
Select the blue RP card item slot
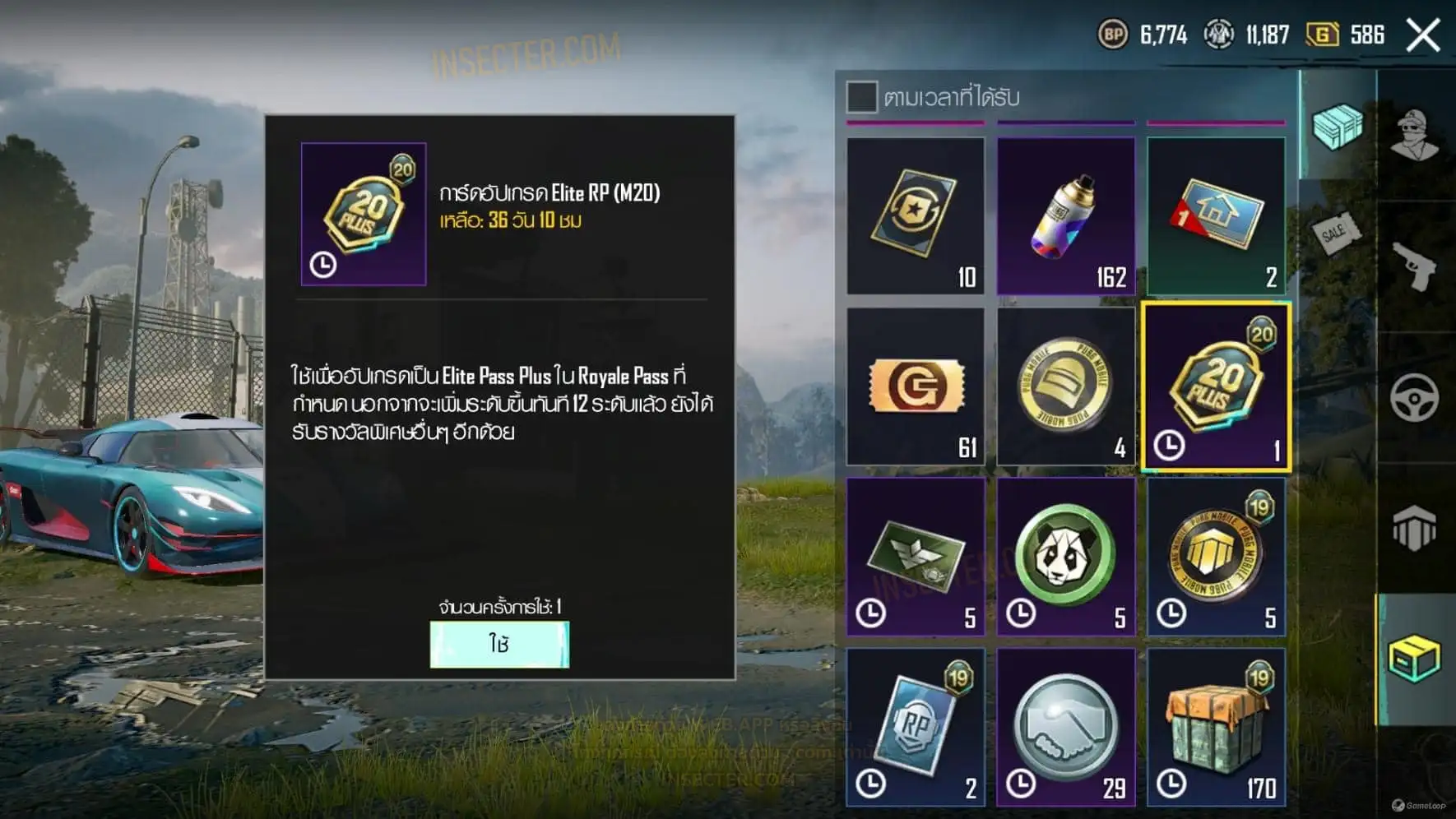click(916, 727)
